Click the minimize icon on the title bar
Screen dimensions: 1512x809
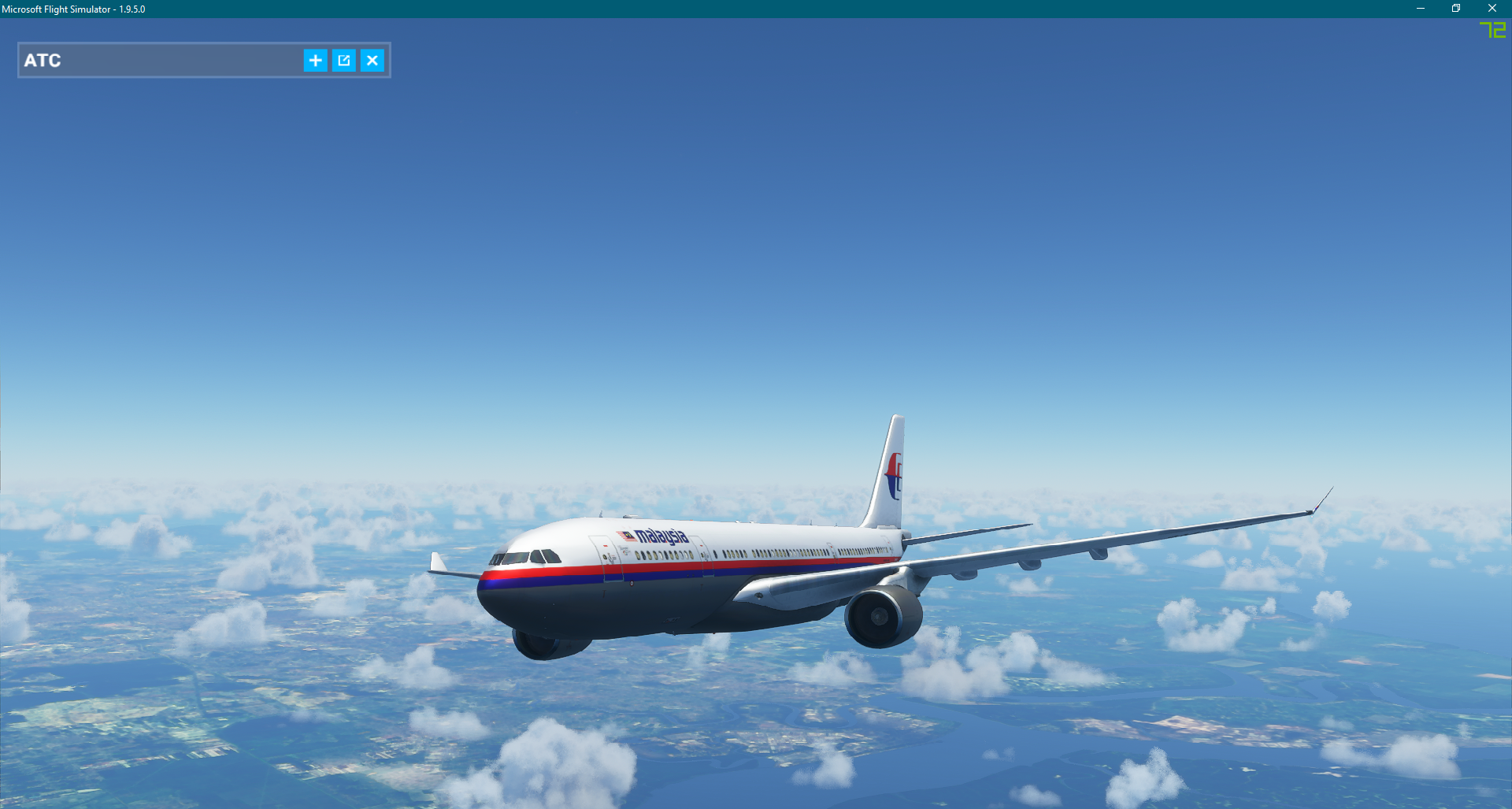pyautogui.click(x=1420, y=8)
